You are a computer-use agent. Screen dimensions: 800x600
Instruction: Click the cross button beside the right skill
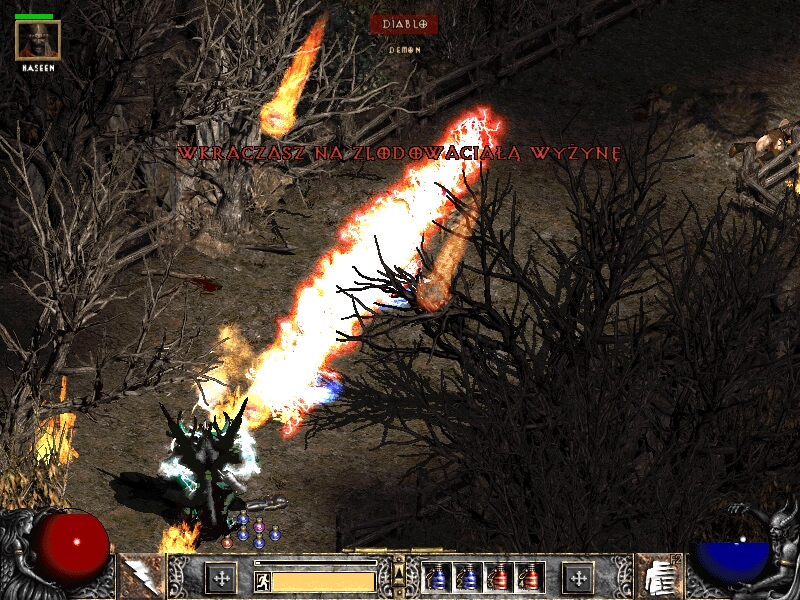(577, 578)
